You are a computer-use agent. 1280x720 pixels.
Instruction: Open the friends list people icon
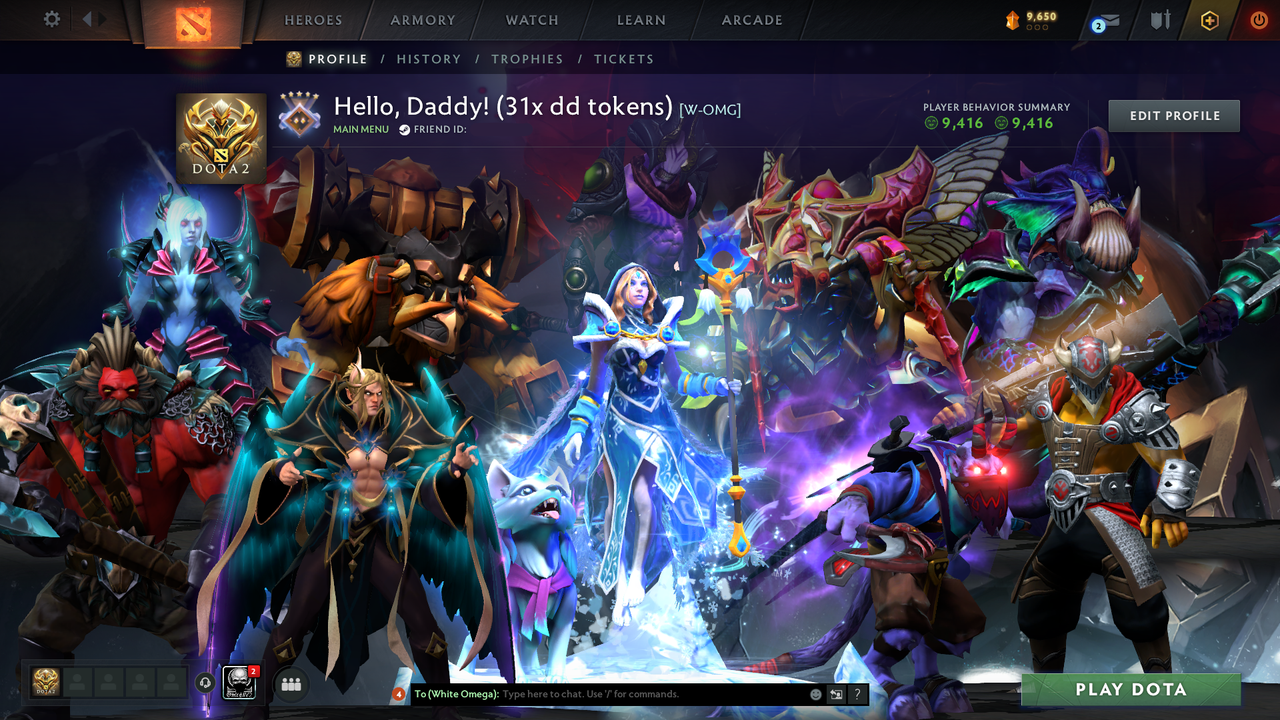289,683
